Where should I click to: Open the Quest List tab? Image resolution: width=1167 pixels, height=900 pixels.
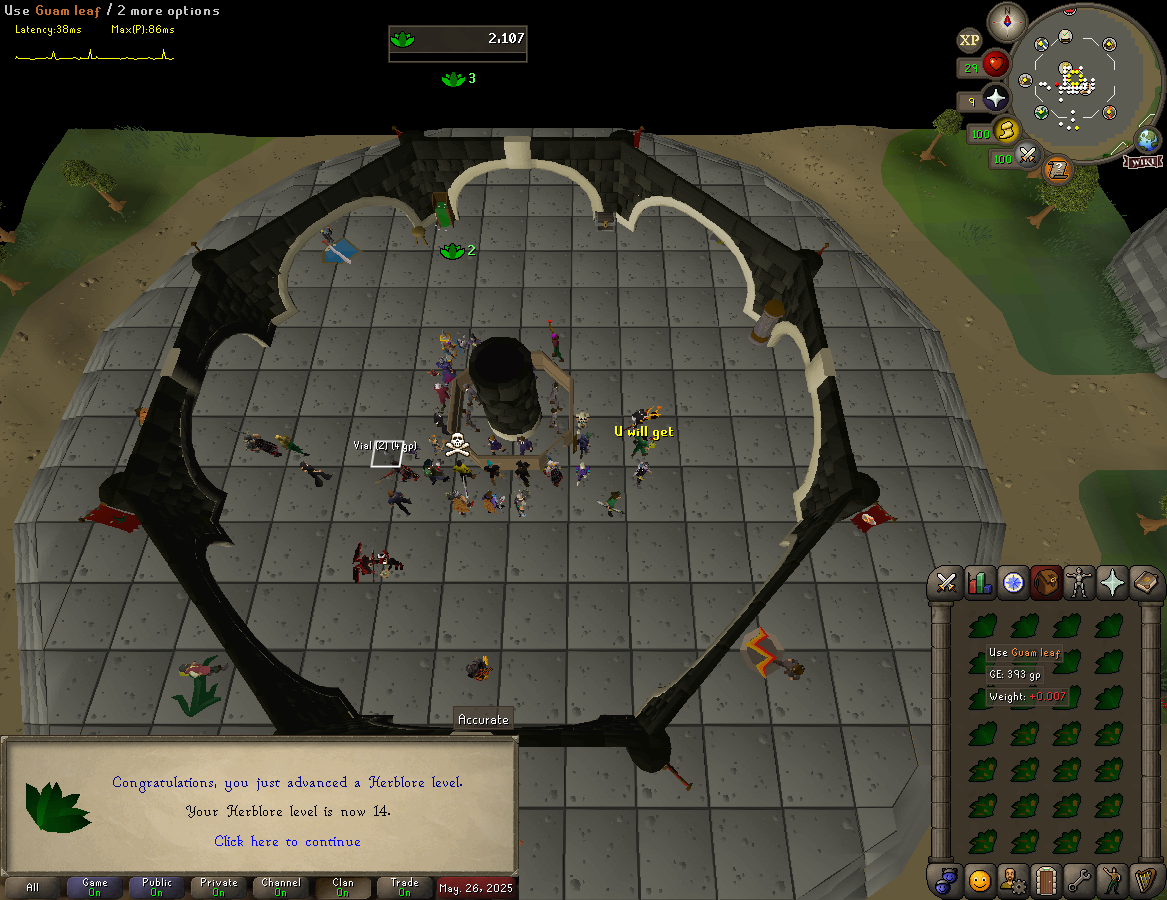pos(1013,582)
